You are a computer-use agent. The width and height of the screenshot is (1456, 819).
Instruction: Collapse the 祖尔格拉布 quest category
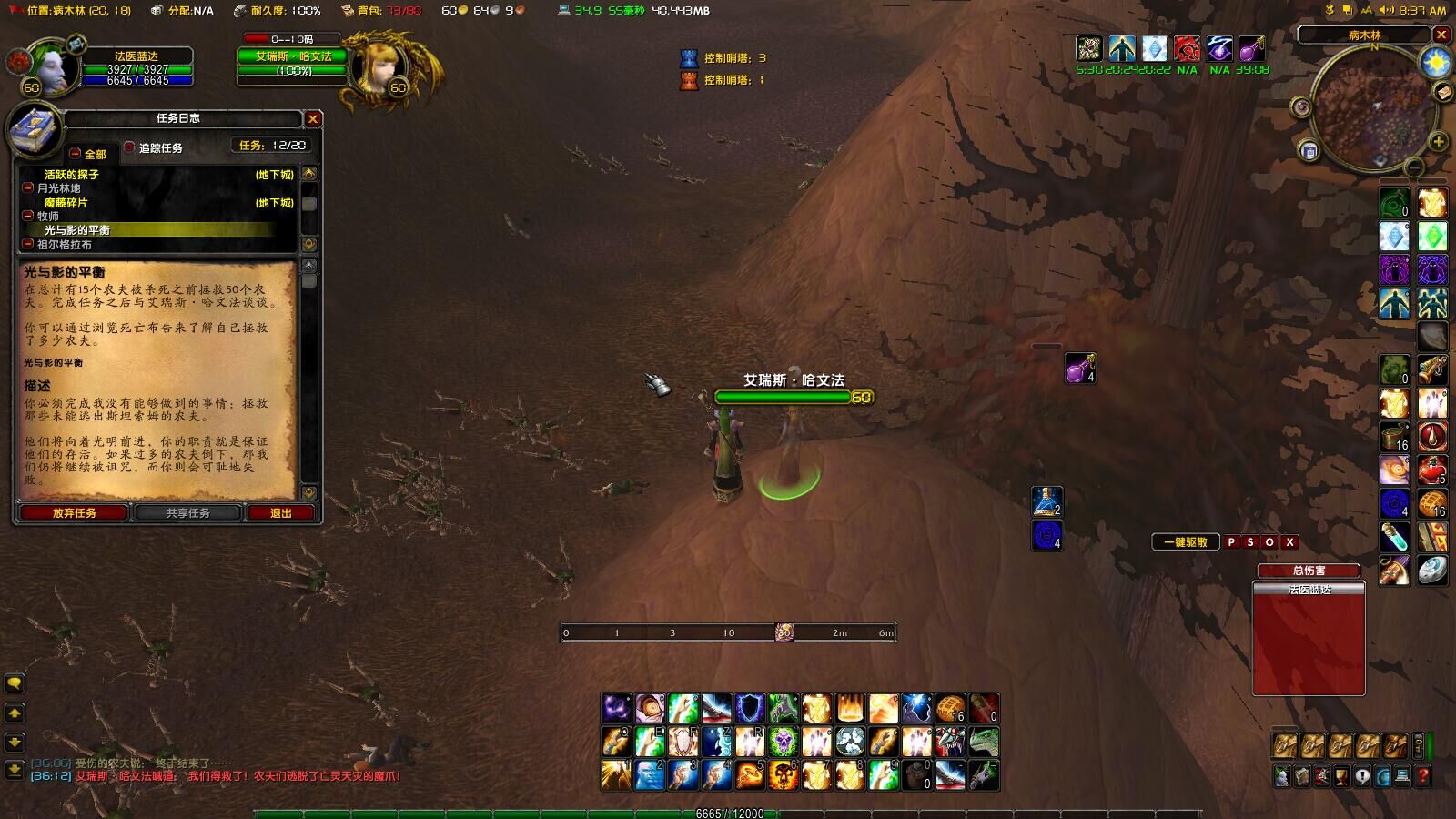pos(28,244)
